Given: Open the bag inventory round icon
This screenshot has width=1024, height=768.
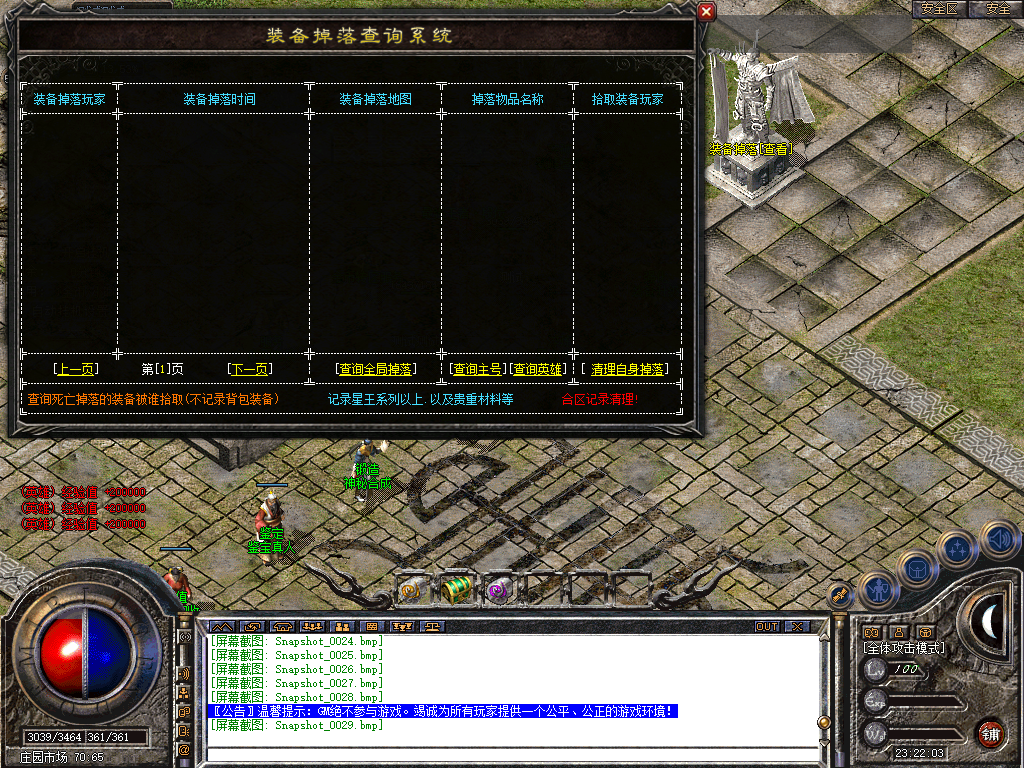Looking at the screenshot, I should [x=917, y=569].
